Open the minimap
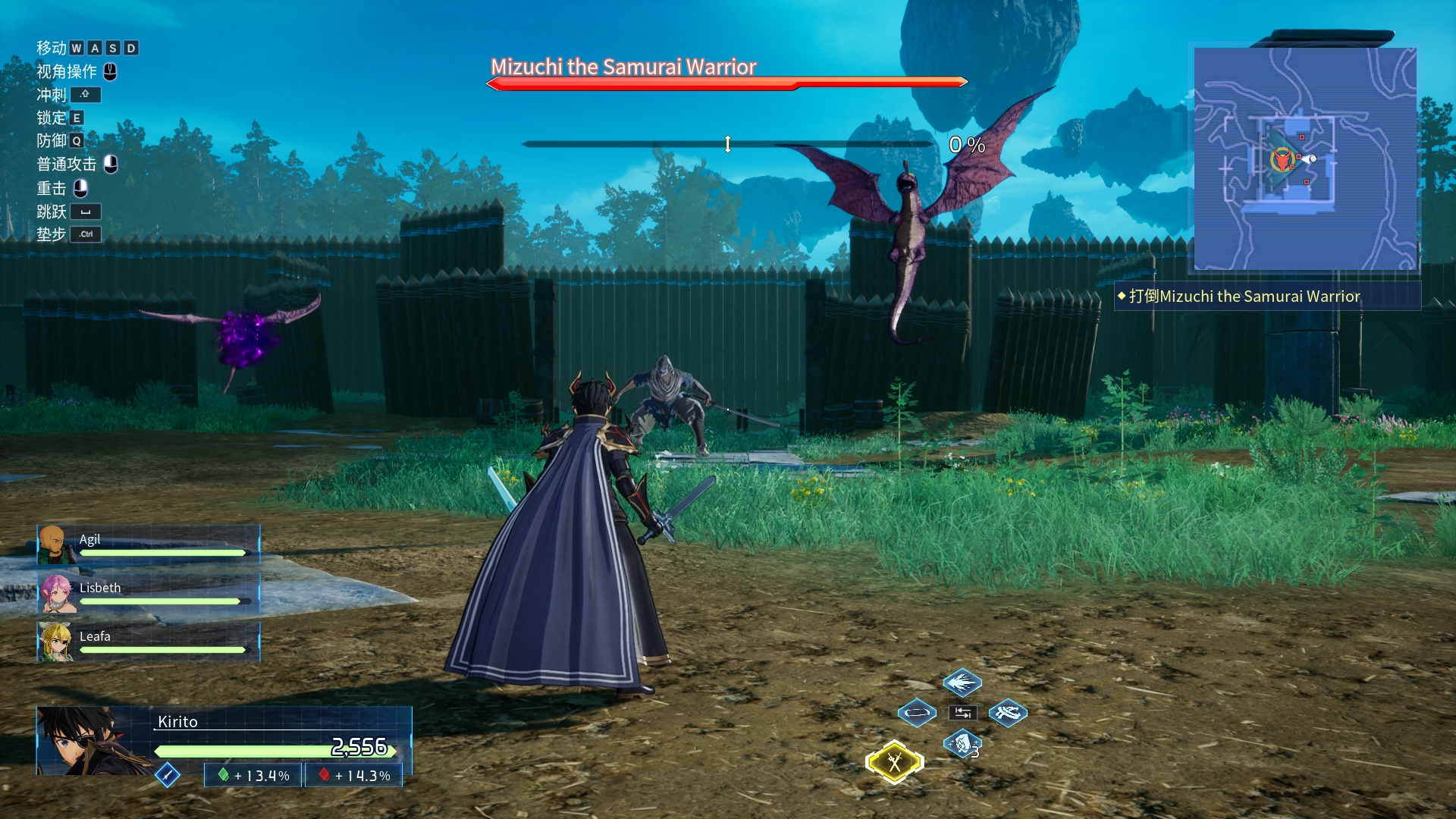1456x819 pixels. (1305, 158)
